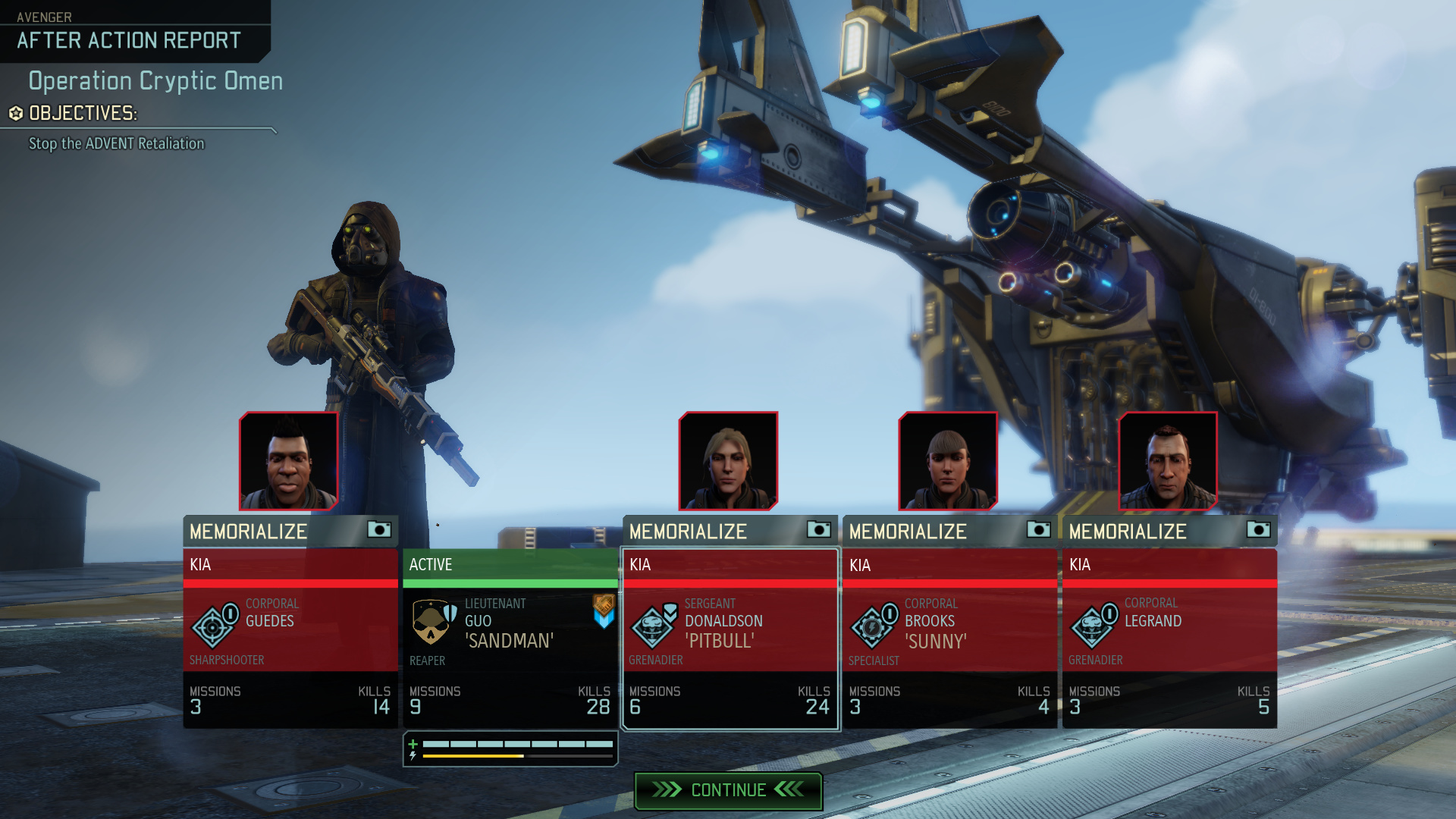Continue past the after action report
The image size is (1456, 819).
pos(728,790)
